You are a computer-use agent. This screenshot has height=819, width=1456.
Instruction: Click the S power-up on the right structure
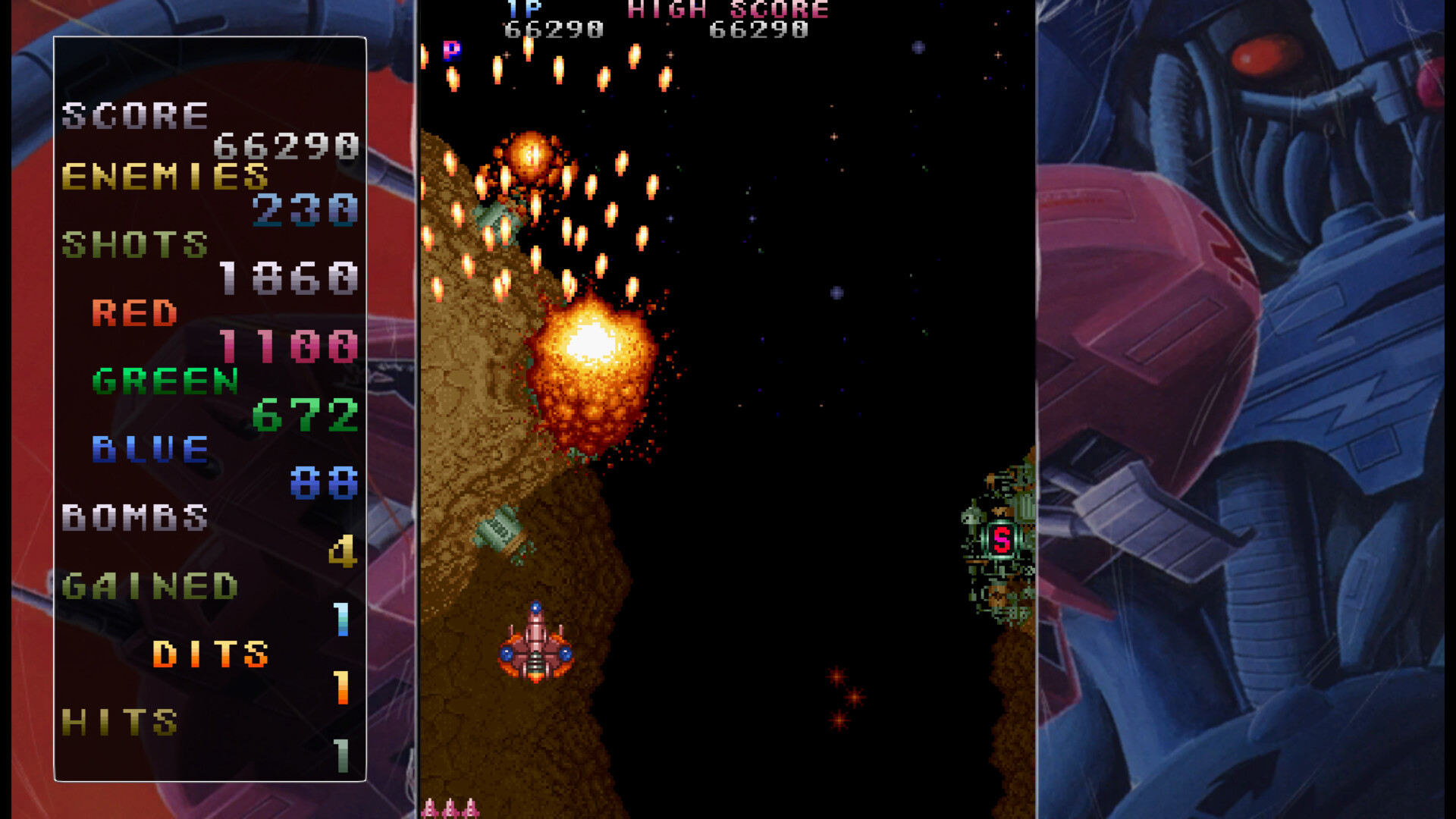point(1003,537)
